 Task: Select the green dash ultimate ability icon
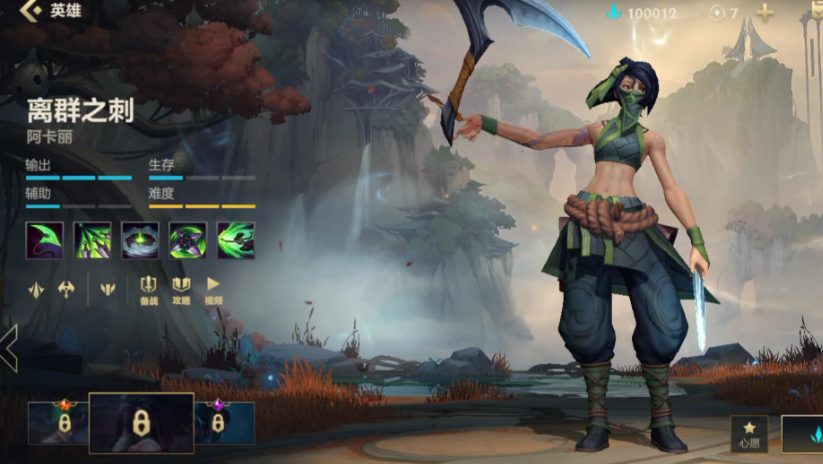coord(236,240)
